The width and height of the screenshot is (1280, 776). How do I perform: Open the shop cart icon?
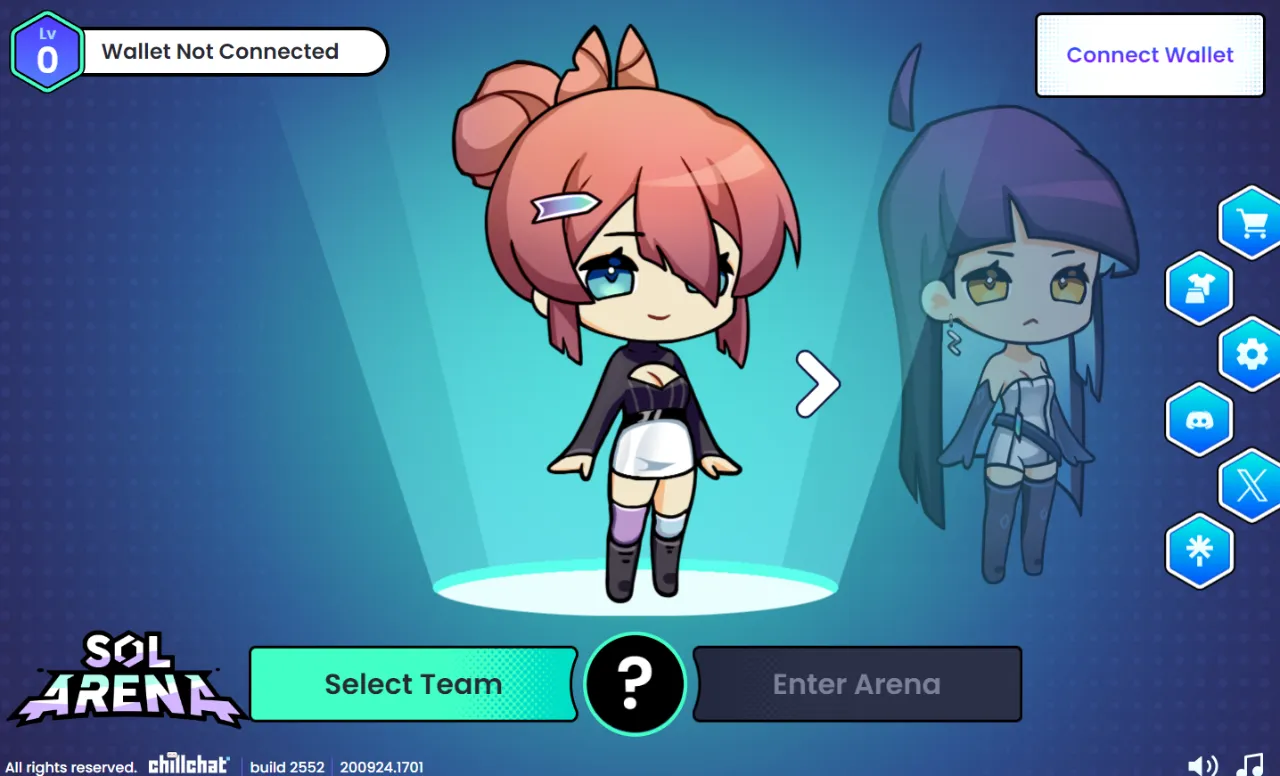coord(1251,222)
